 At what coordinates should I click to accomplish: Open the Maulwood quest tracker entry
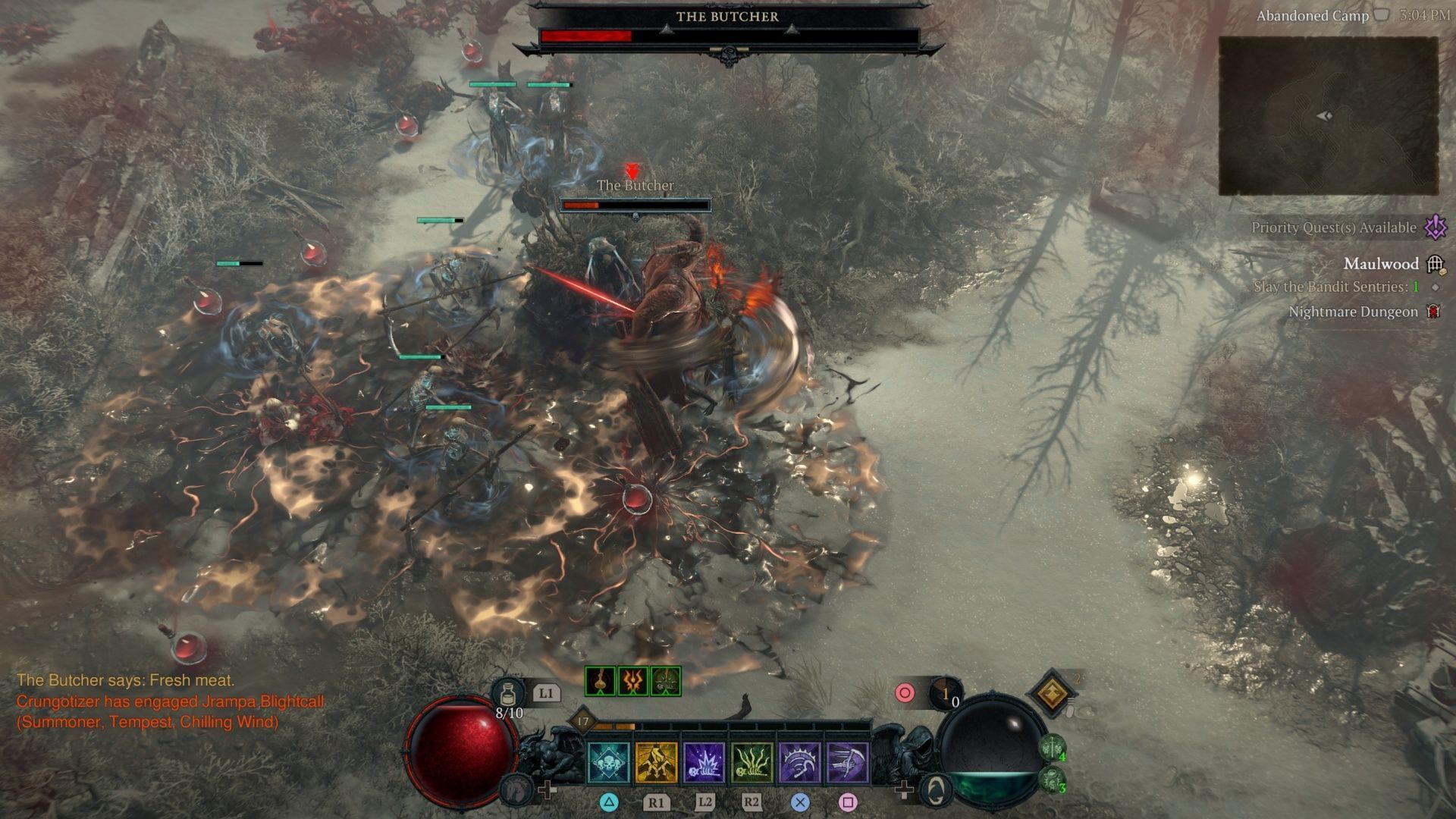point(1380,264)
